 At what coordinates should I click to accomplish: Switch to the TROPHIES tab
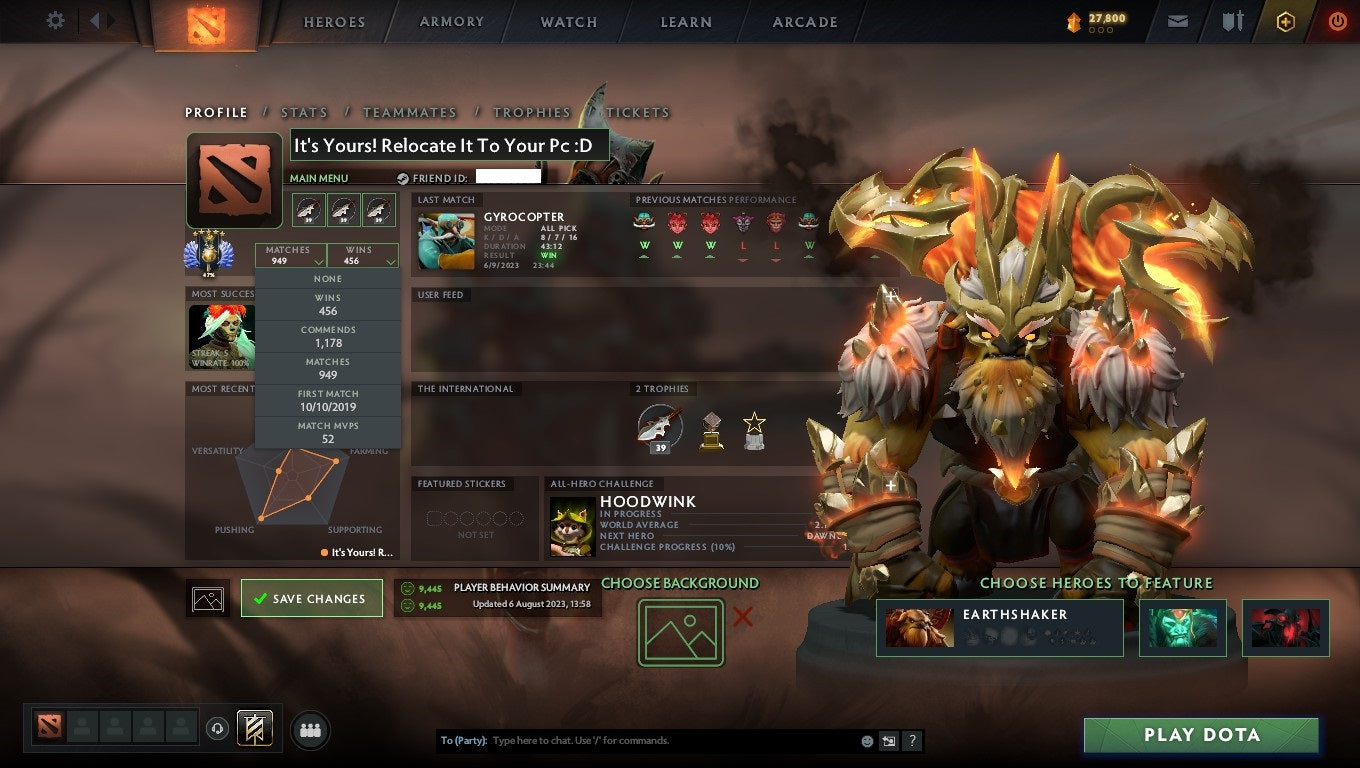532,112
